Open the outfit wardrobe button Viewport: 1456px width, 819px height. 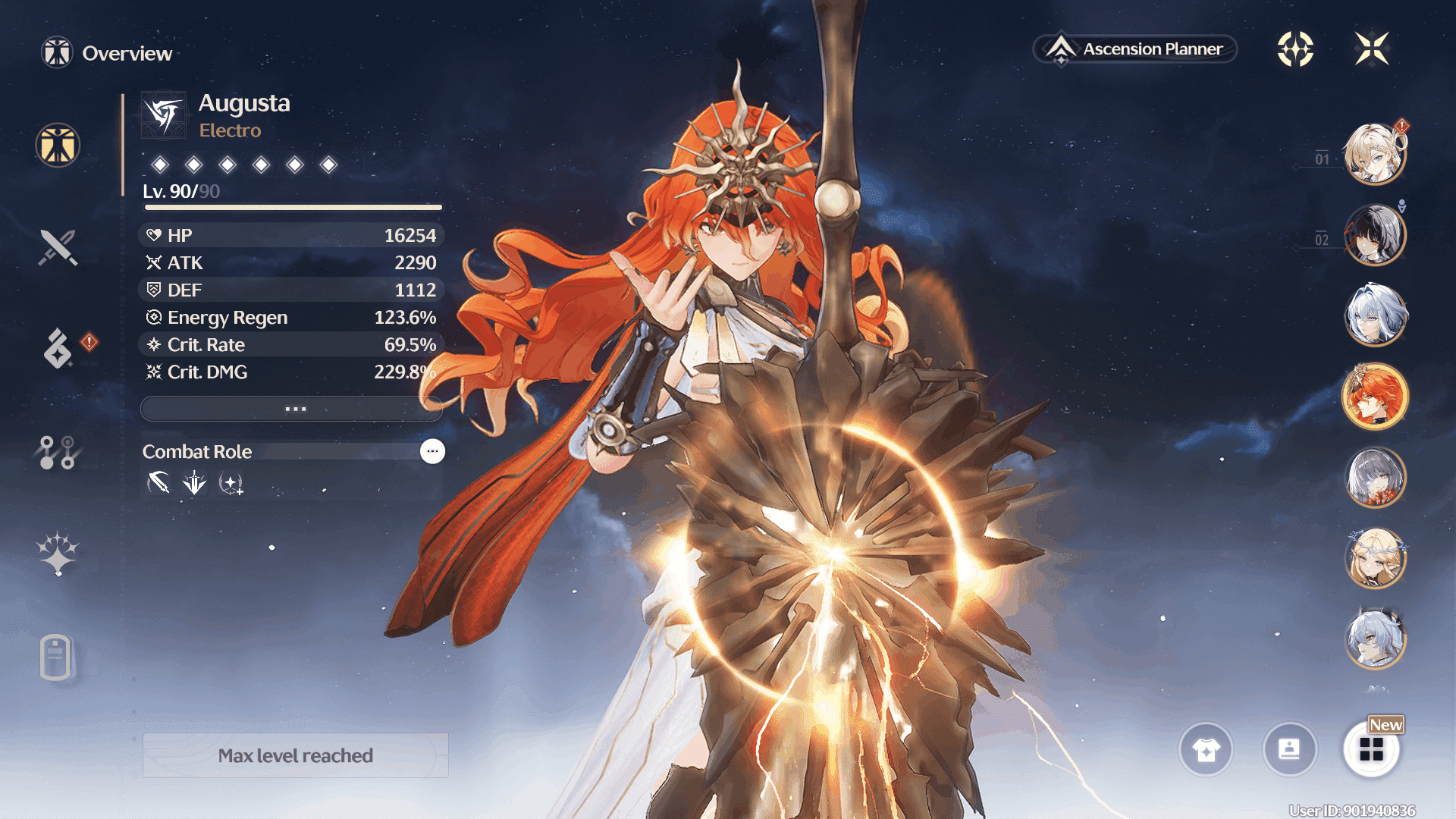tap(1206, 750)
